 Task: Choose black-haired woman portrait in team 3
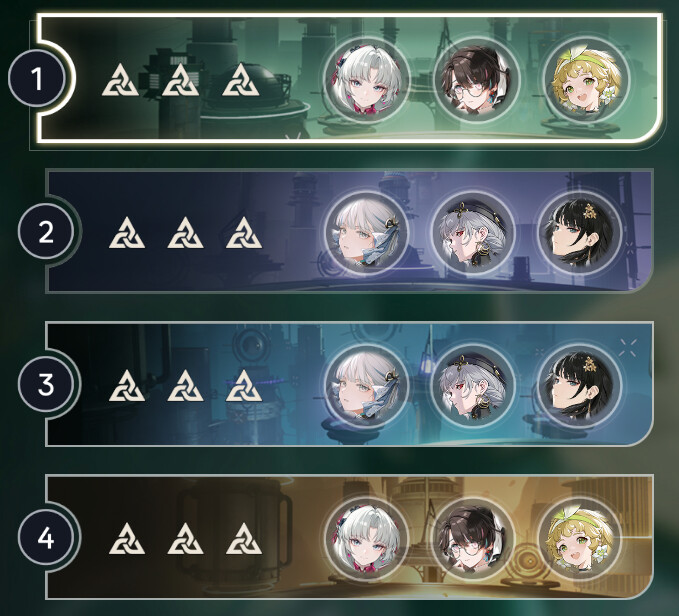click(x=578, y=384)
